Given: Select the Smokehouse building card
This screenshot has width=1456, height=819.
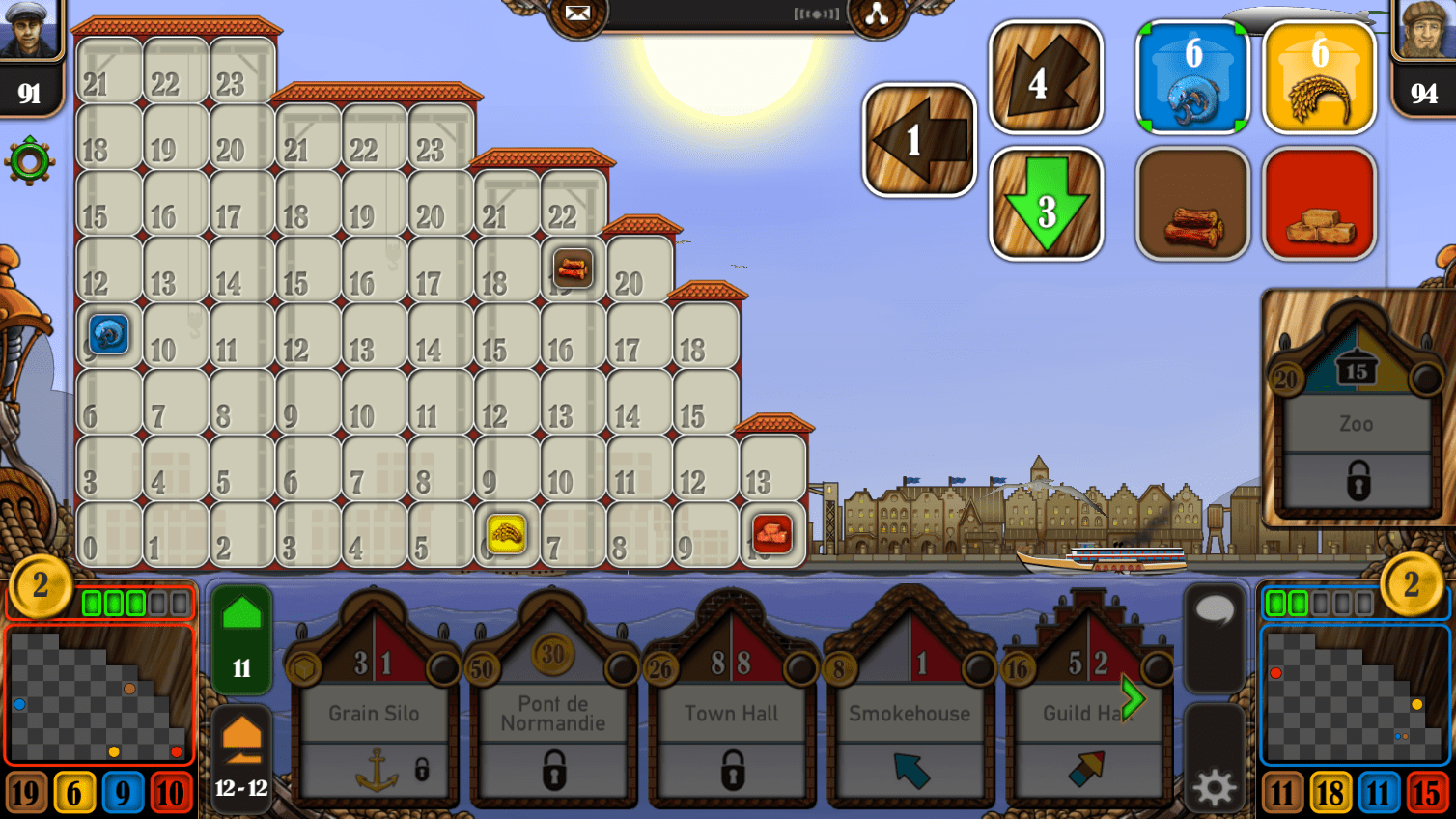Looking at the screenshot, I should click(910, 714).
